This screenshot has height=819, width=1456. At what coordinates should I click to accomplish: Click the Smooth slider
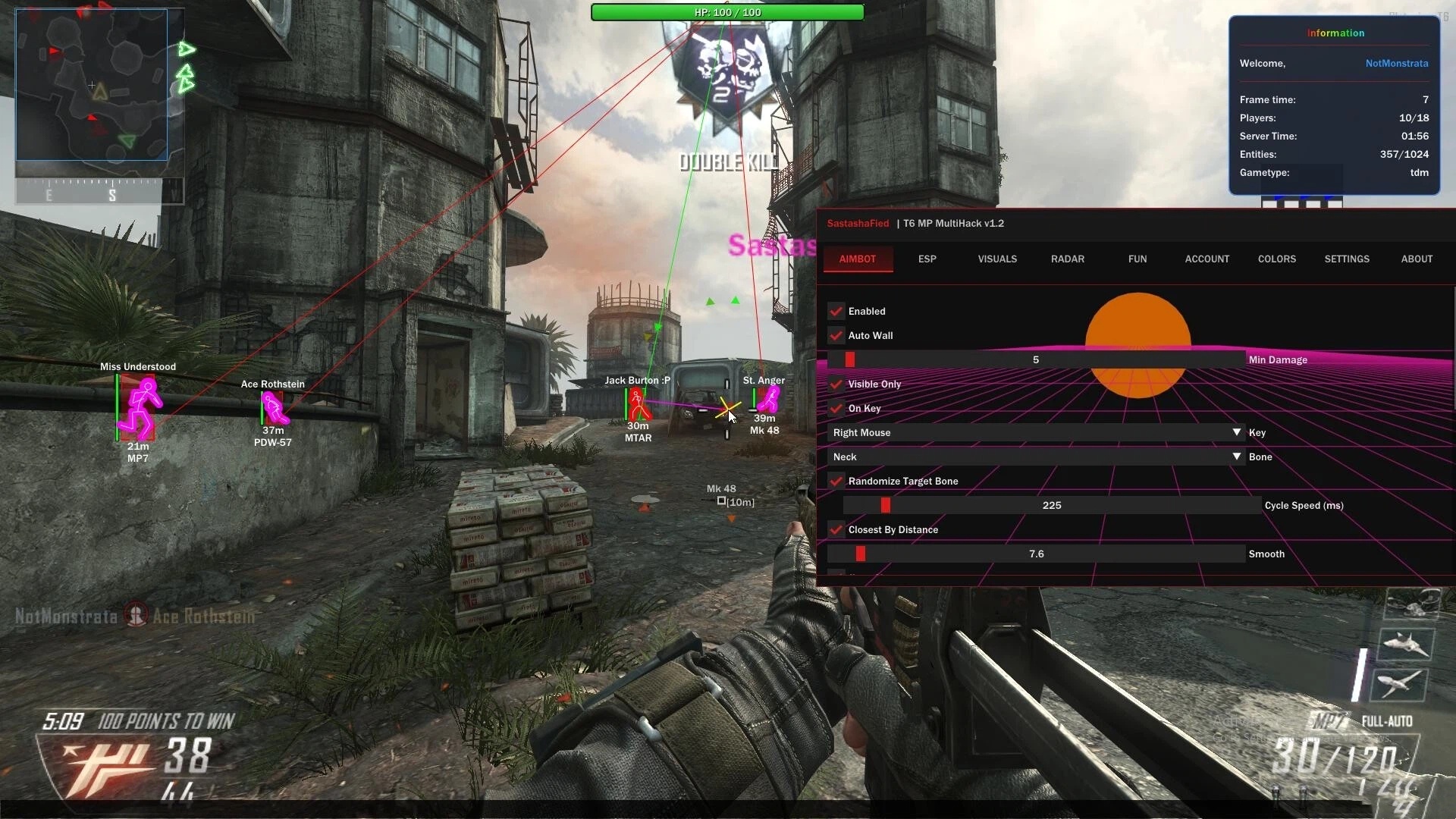pyautogui.click(x=1036, y=554)
